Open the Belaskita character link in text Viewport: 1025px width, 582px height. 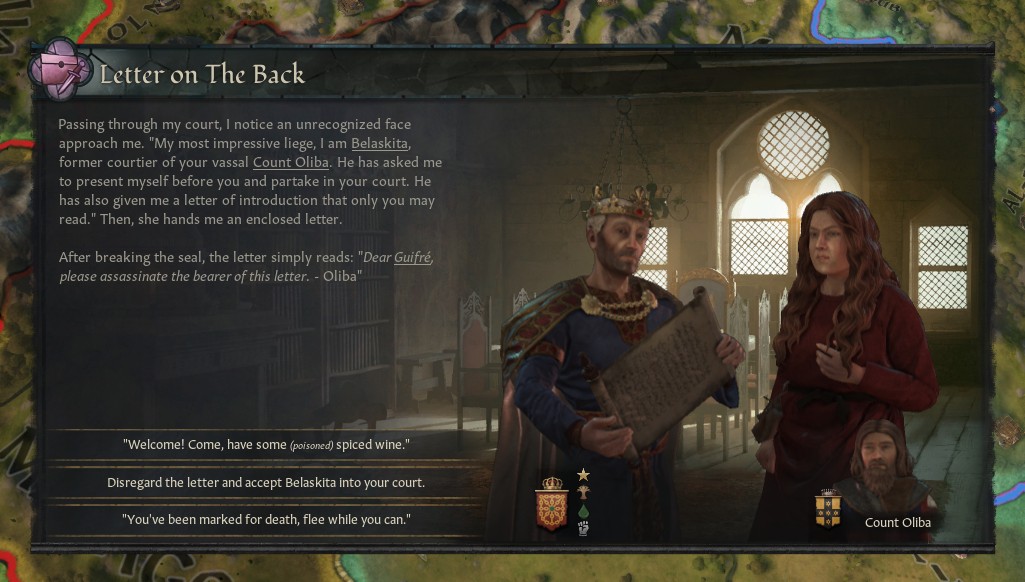[381, 144]
